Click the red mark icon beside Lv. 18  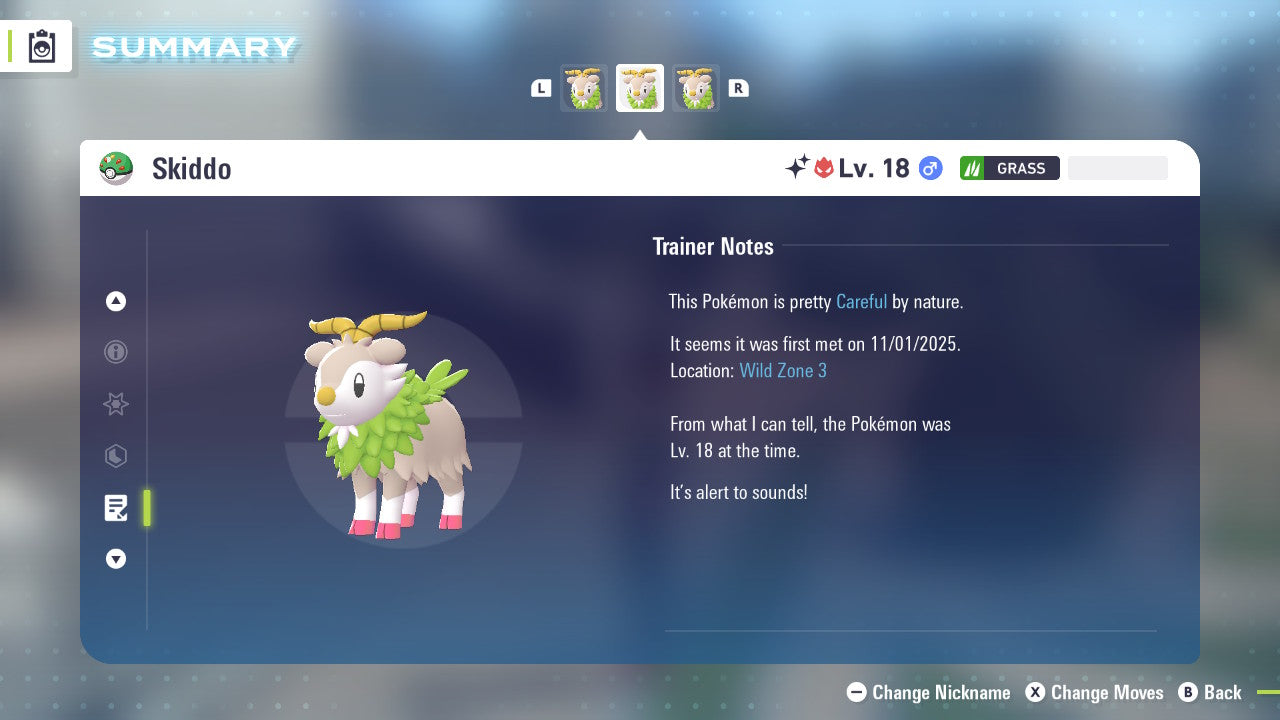pos(823,168)
